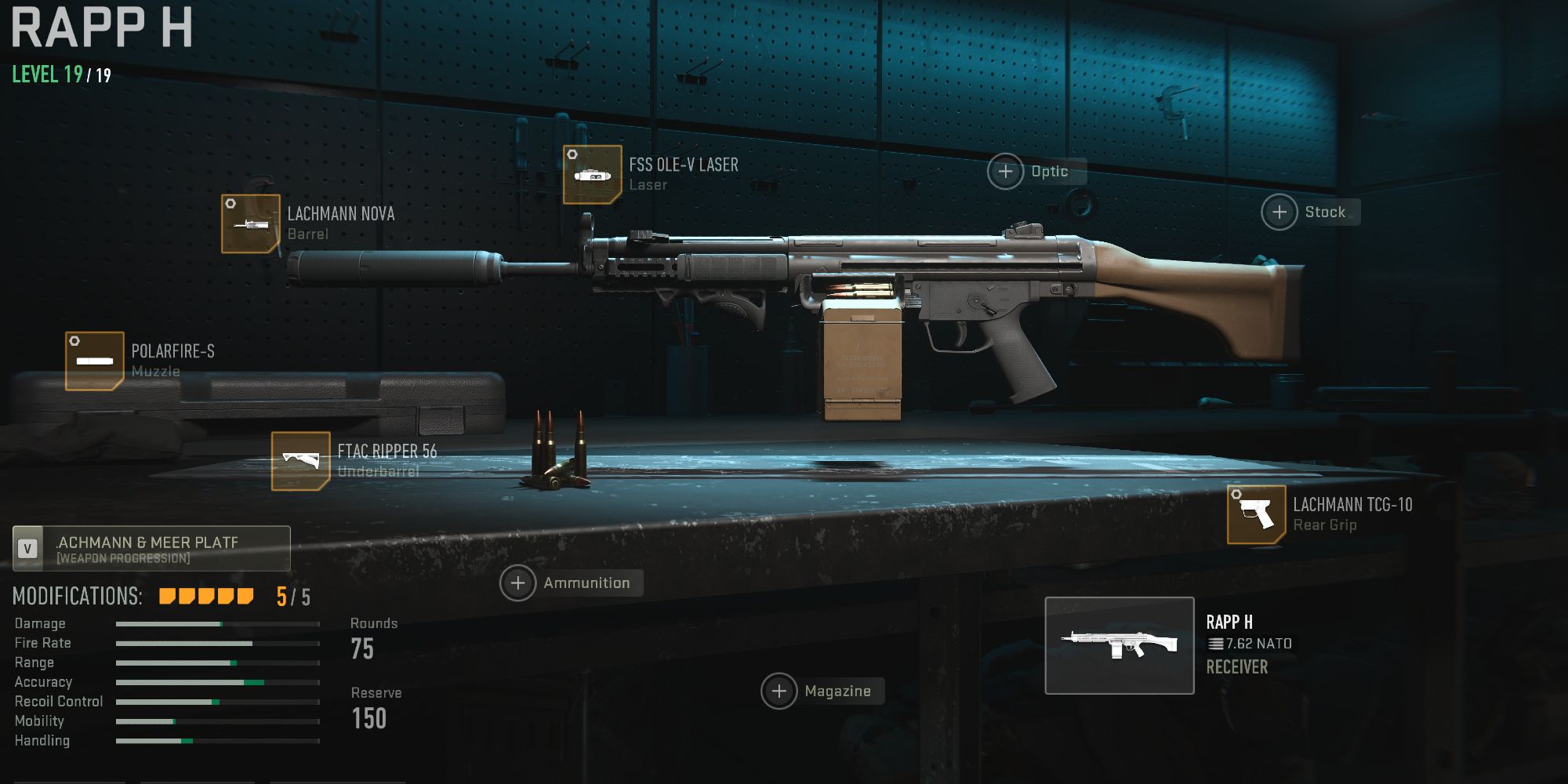Screen dimensions: 1568x784
Task: Open the Lachmann & Meer weapon progression panel
Action: pos(151,548)
